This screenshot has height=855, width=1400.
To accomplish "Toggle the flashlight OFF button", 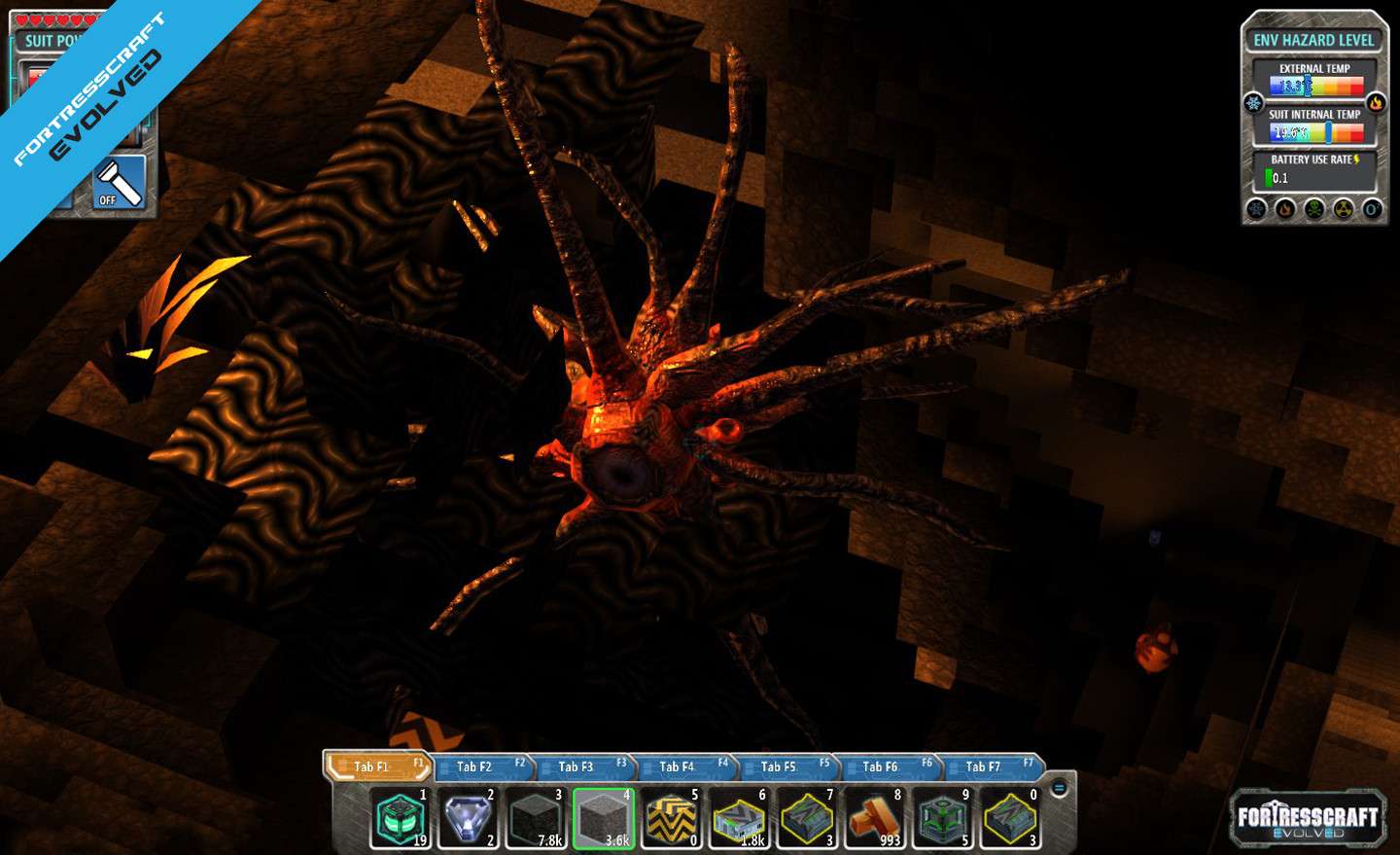I will [x=120, y=182].
